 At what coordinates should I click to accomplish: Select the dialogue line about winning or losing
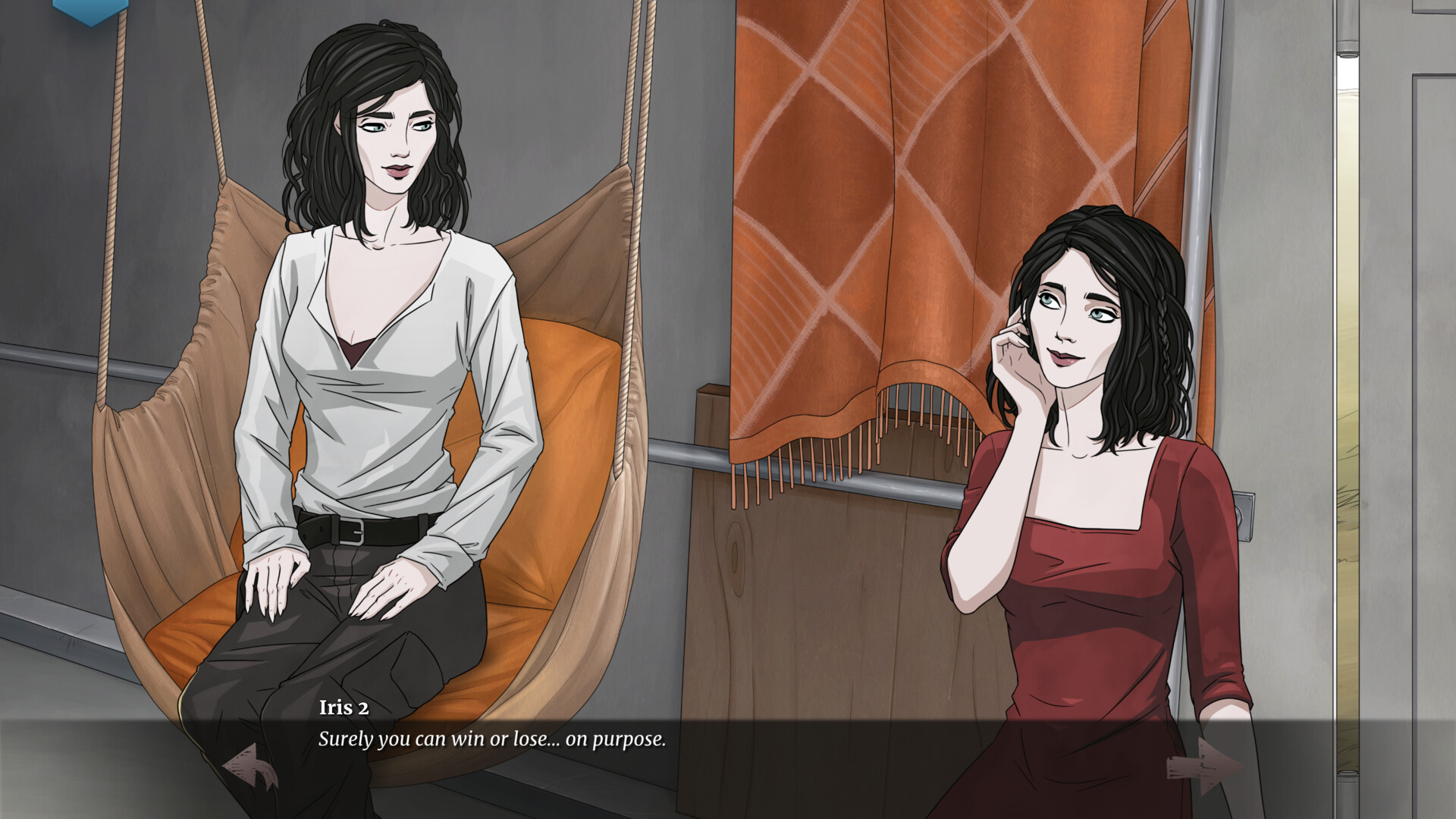click(491, 740)
